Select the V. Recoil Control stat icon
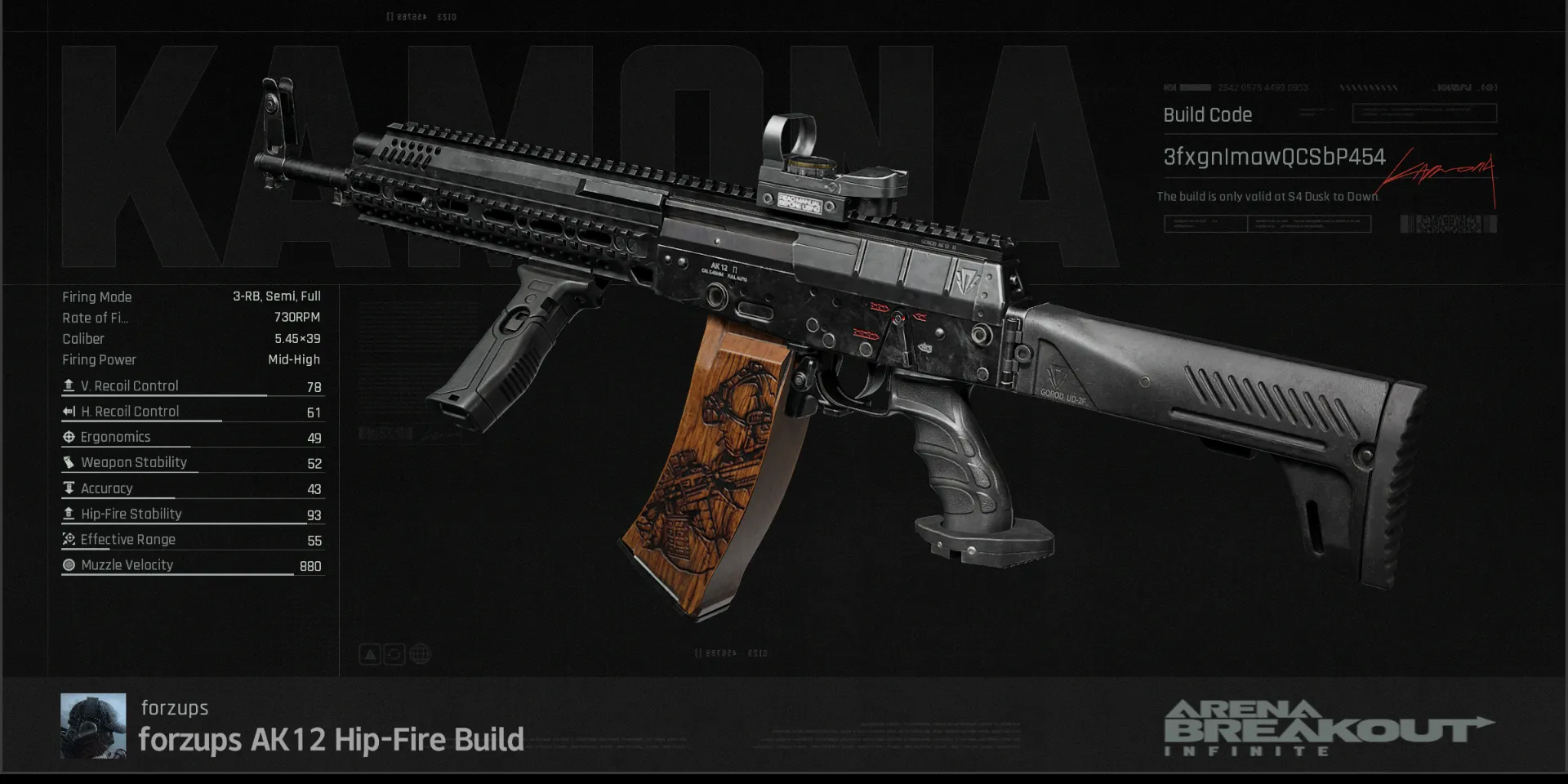The width and height of the screenshot is (1568, 784). pos(69,385)
